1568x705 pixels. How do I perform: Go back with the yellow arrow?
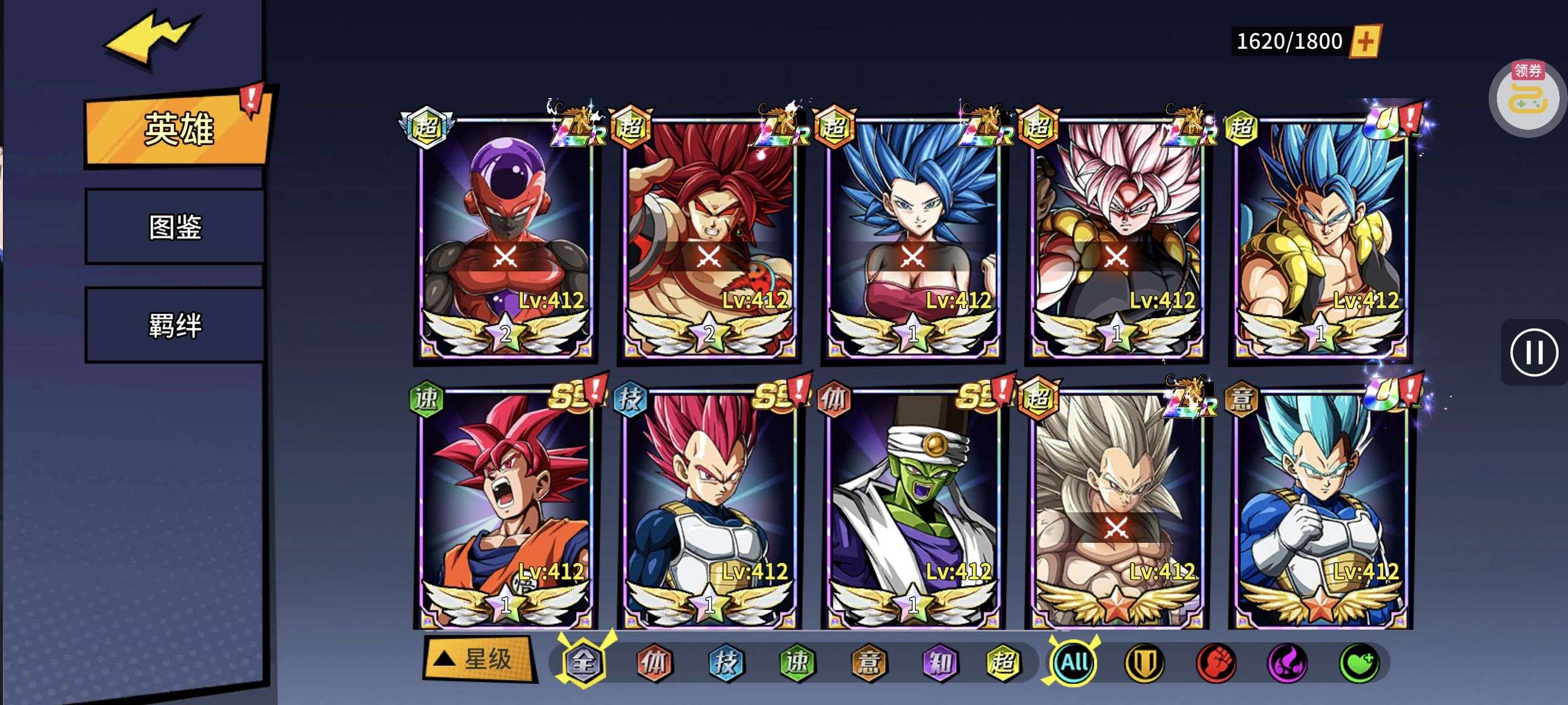(x=151, y=39)
